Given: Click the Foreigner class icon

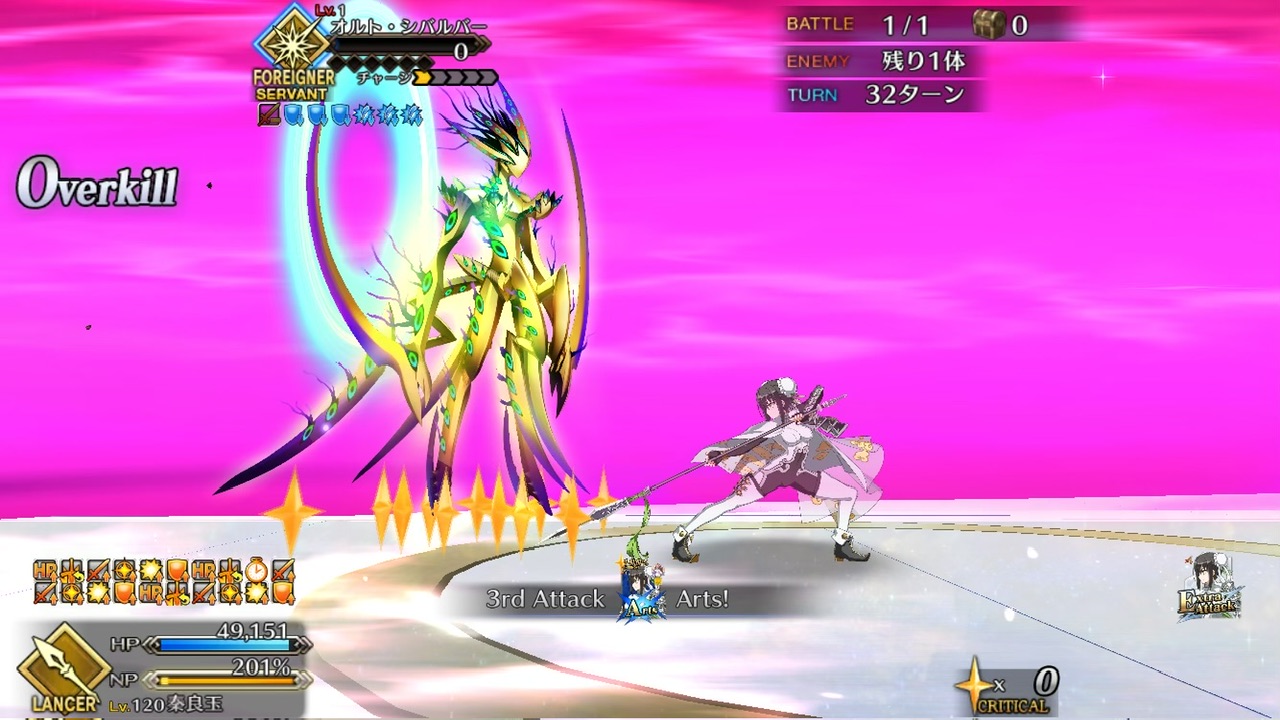Looking at the screenshot, I should [x=292, y=42].
